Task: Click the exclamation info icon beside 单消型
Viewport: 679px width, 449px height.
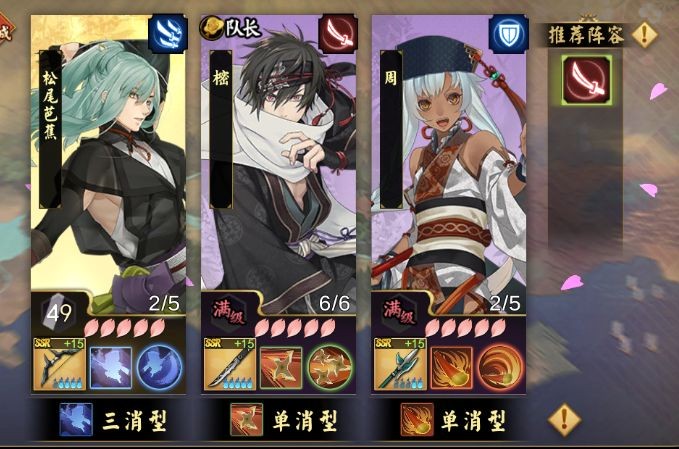Action: pyautogui.click(x=565, y=417)
